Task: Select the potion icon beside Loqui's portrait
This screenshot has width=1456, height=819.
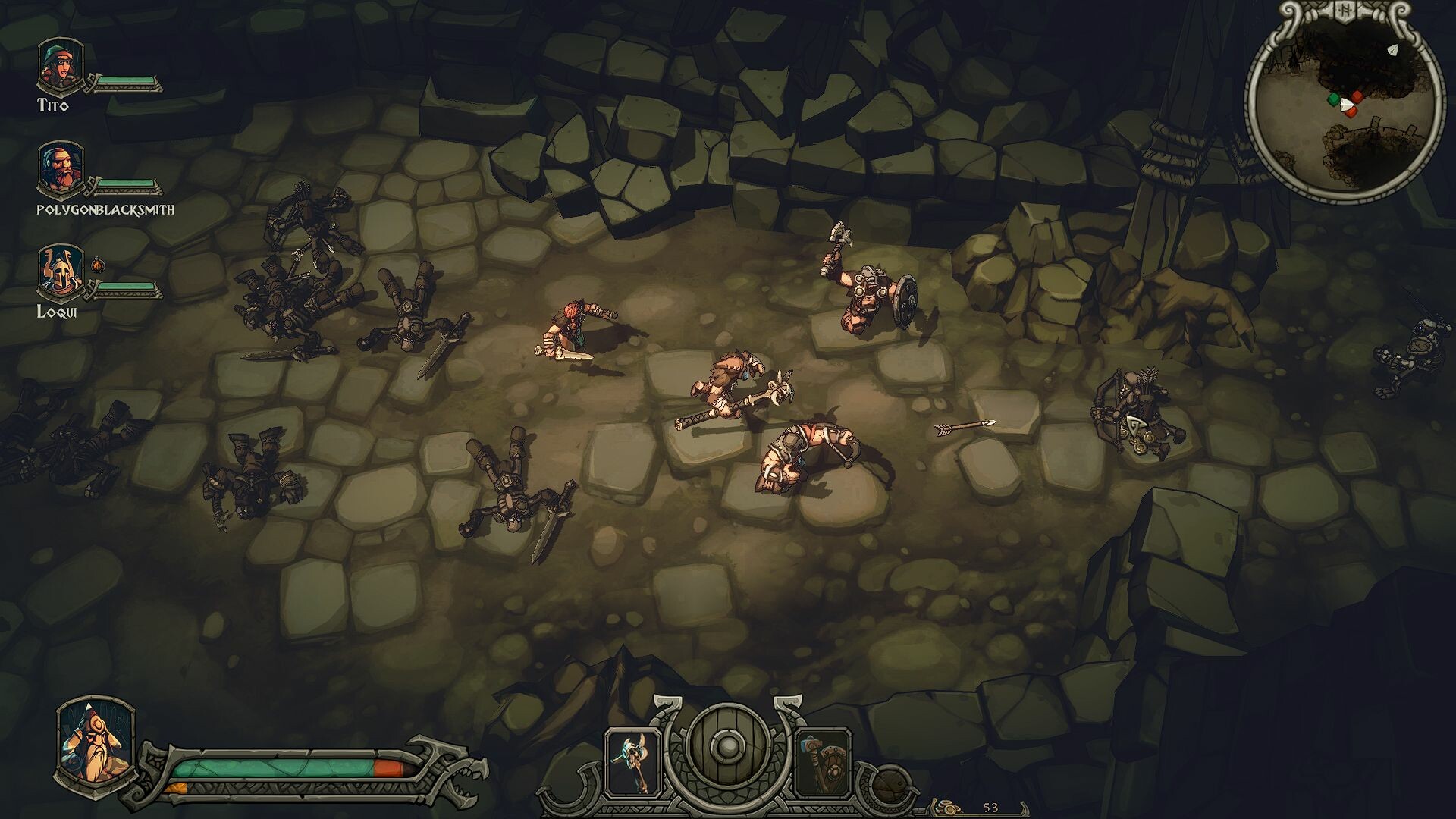Action: (96, 267)
